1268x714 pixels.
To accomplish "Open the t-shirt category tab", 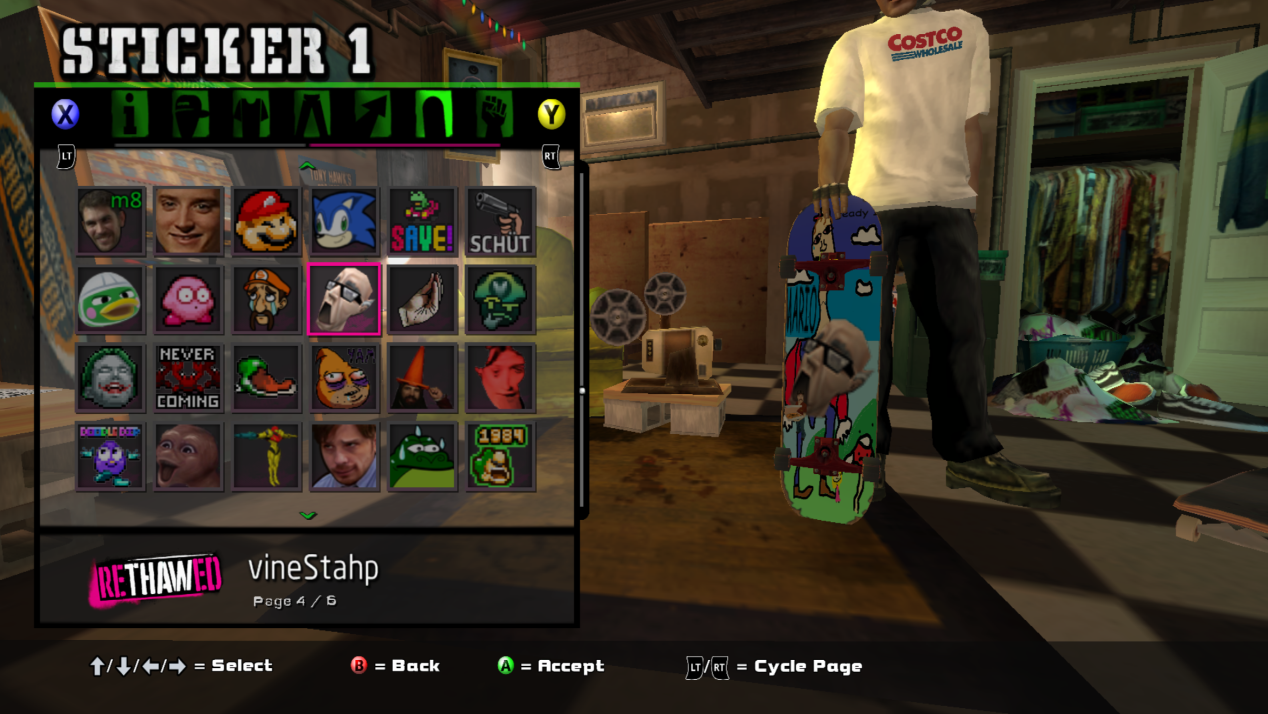I will tap(251, 114).
